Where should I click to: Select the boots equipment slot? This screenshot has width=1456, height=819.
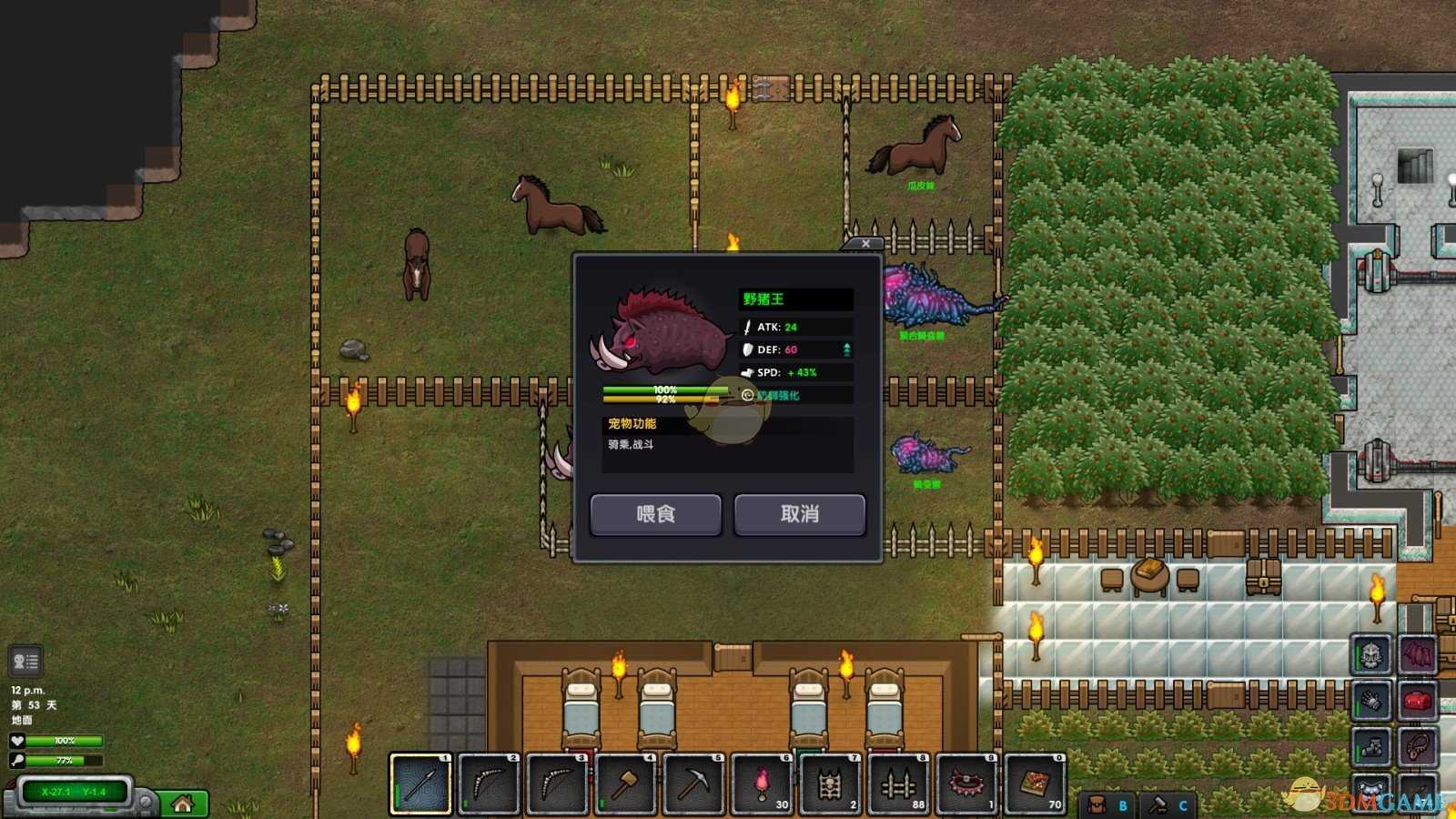(1371, 748)
